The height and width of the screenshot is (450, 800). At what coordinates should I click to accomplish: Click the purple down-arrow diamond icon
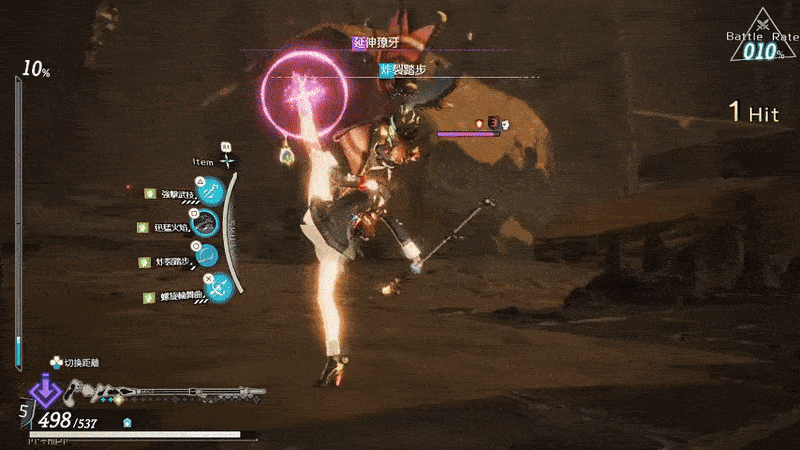coord(44,389)
